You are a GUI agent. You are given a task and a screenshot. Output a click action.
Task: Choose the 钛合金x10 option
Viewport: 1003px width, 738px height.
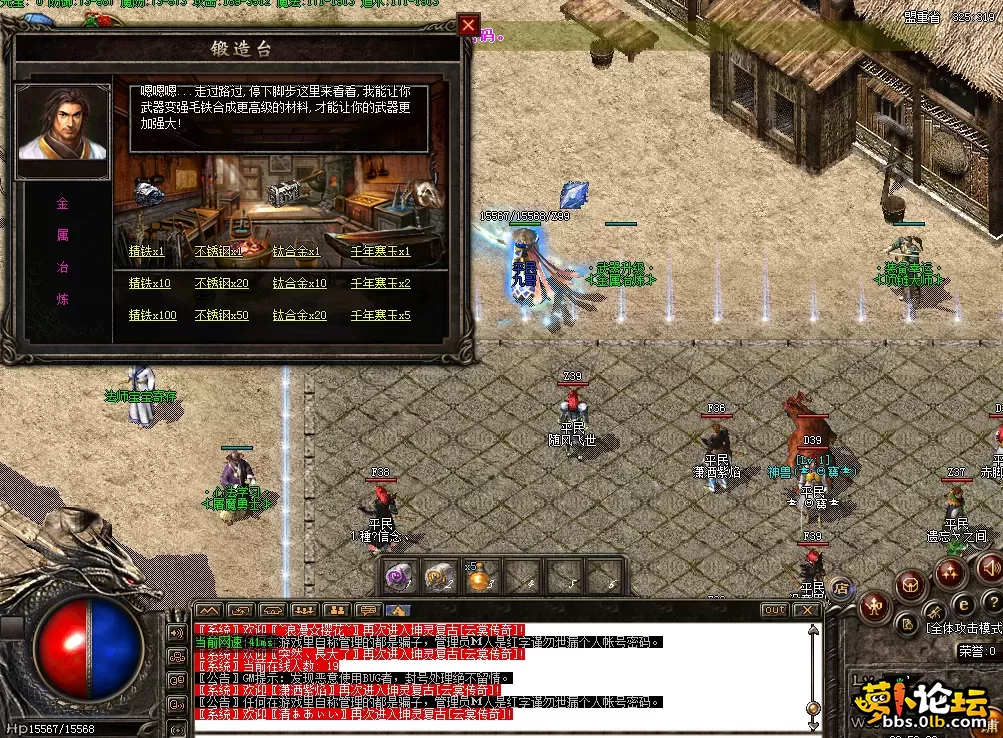[x=299, y=284]
